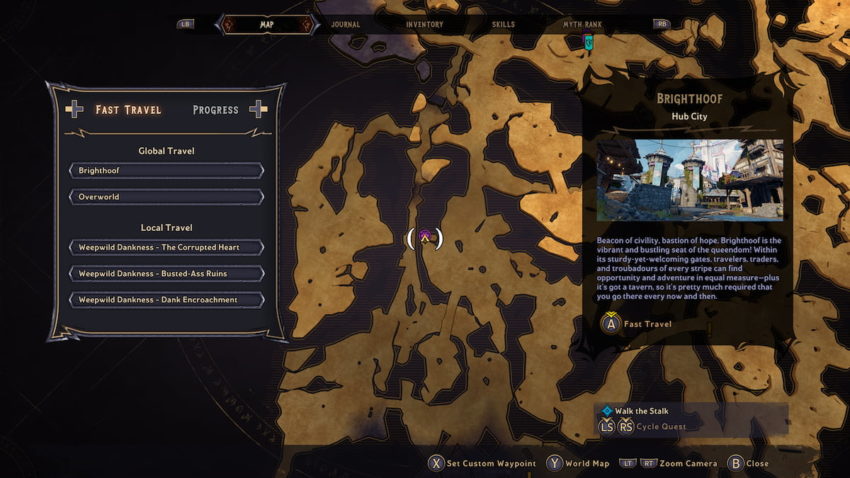This screenshot has width=850, height=478.
Task: Open the Journal tab
Action: click(x=345, y=24)
